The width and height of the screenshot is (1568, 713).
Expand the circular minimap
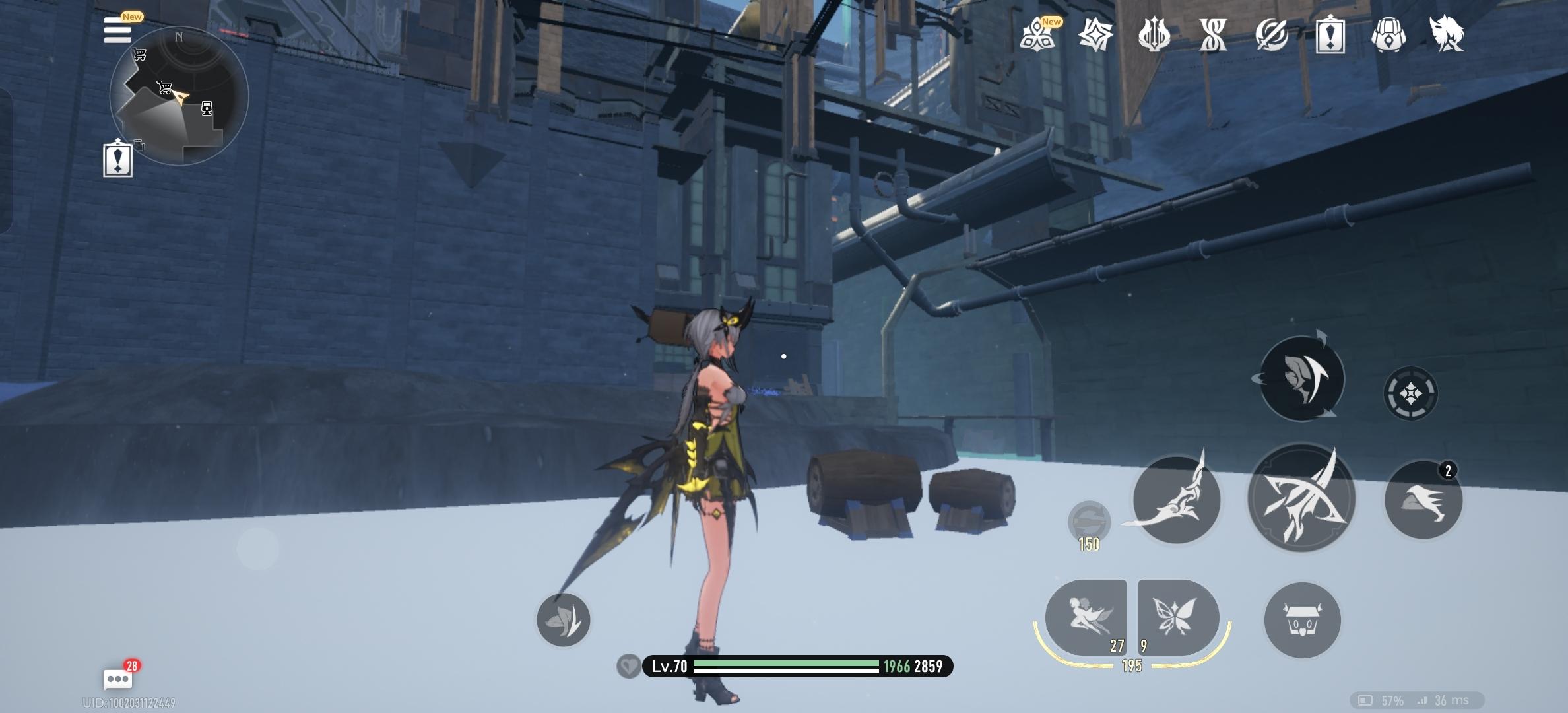[x=179, y=96]
